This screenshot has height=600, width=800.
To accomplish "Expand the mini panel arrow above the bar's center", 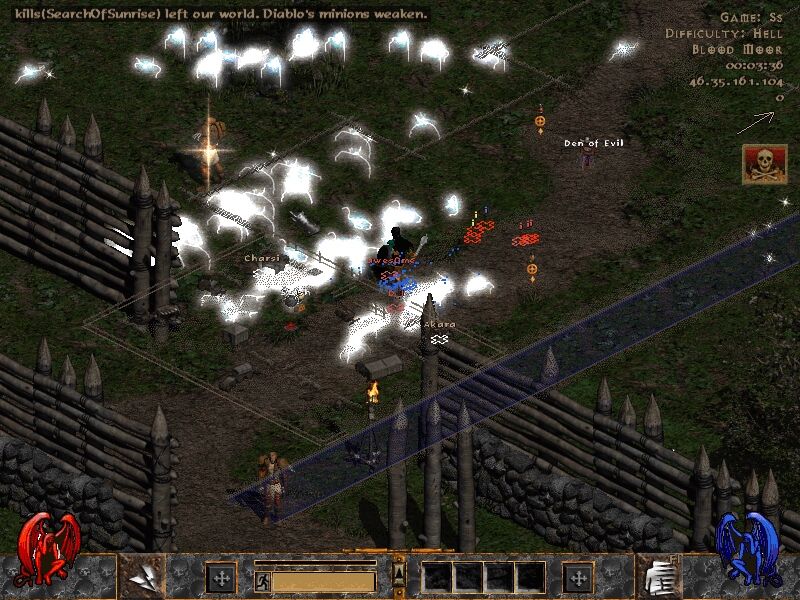I will pyautogui.click(x=399, y=572).
